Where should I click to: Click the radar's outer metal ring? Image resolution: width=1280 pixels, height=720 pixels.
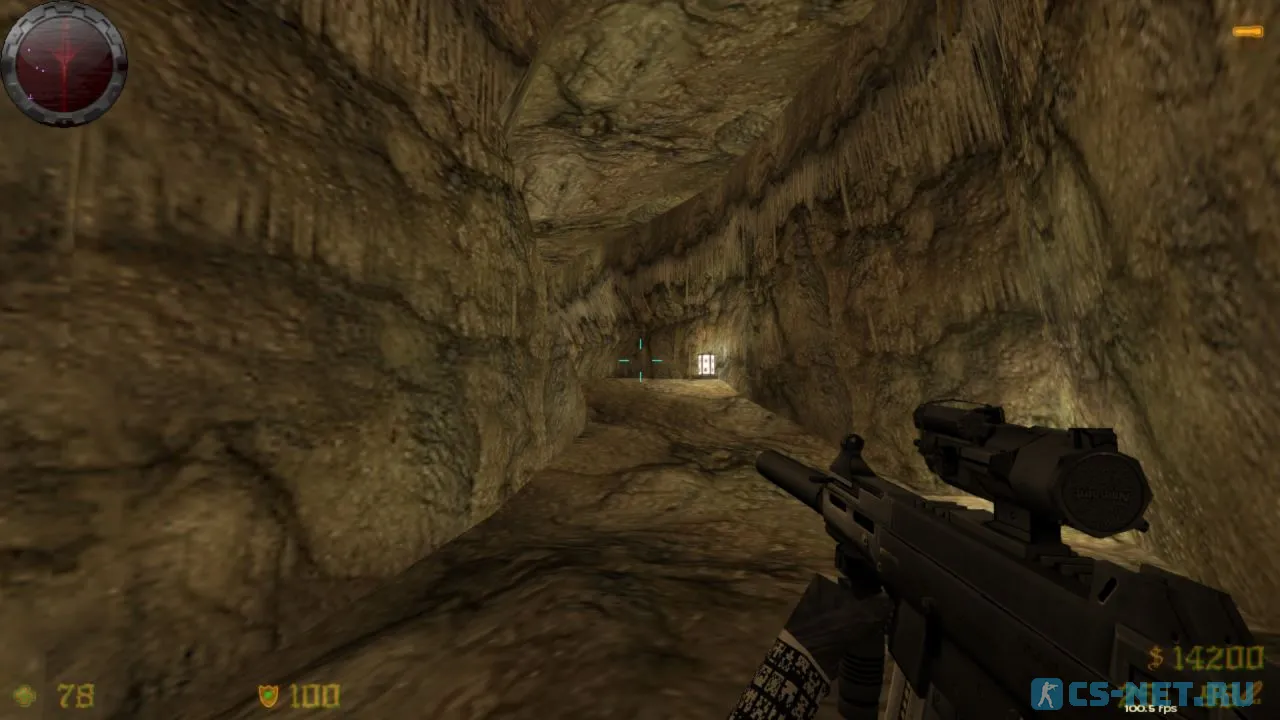pos(63,12)
